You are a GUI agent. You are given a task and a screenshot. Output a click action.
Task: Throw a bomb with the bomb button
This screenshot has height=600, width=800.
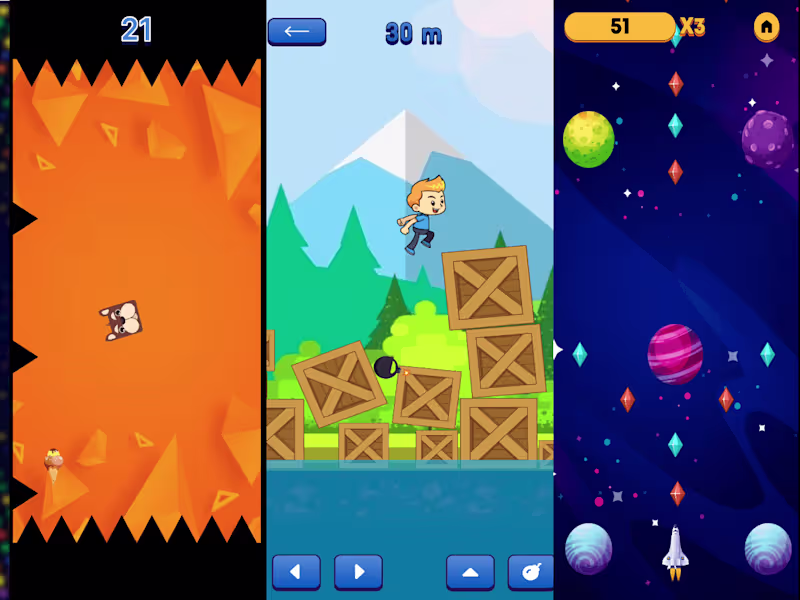pos(531,572)
